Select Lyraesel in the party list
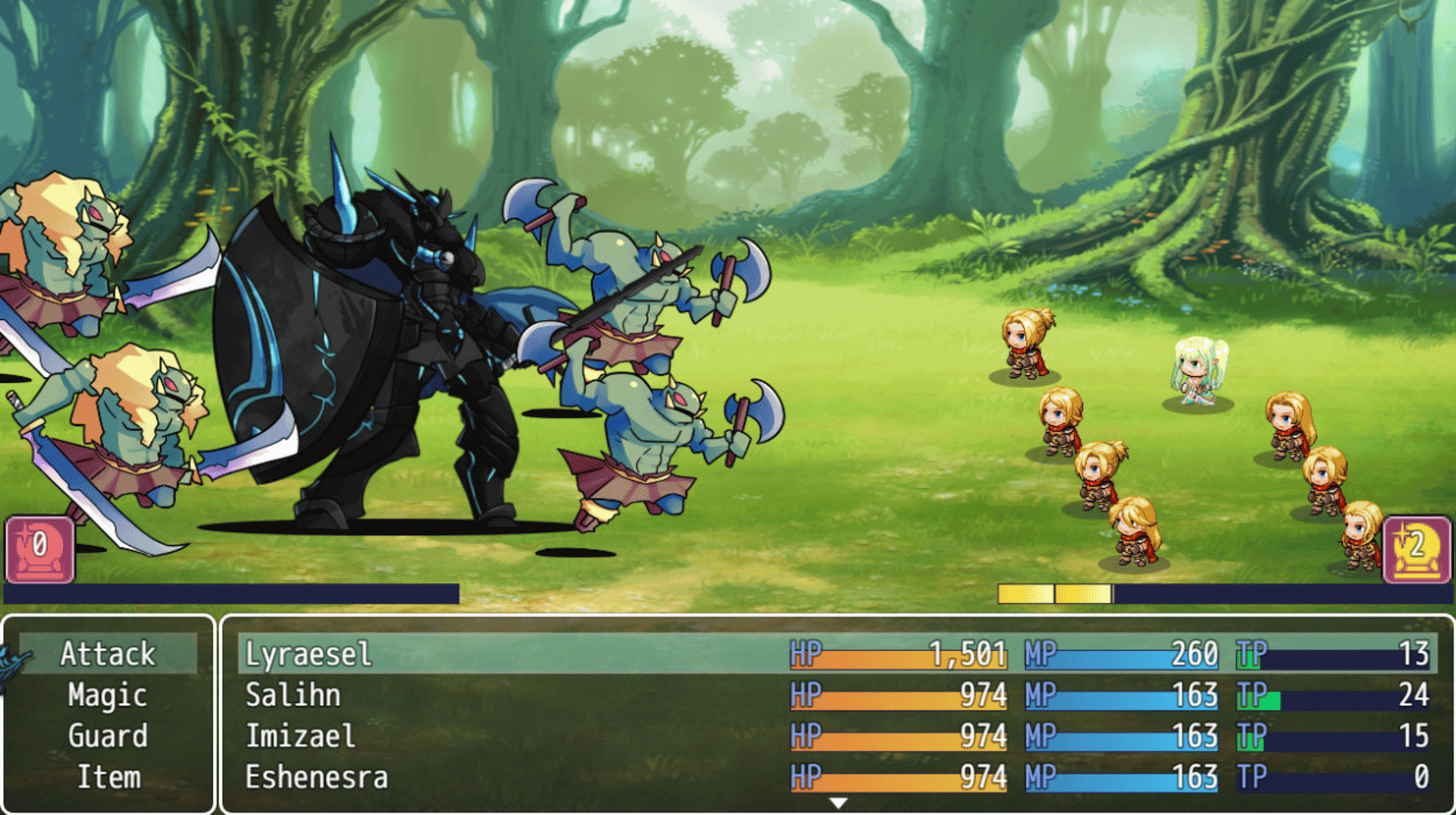The width and height of the screenshot is (1456, 815). point(309,654)
